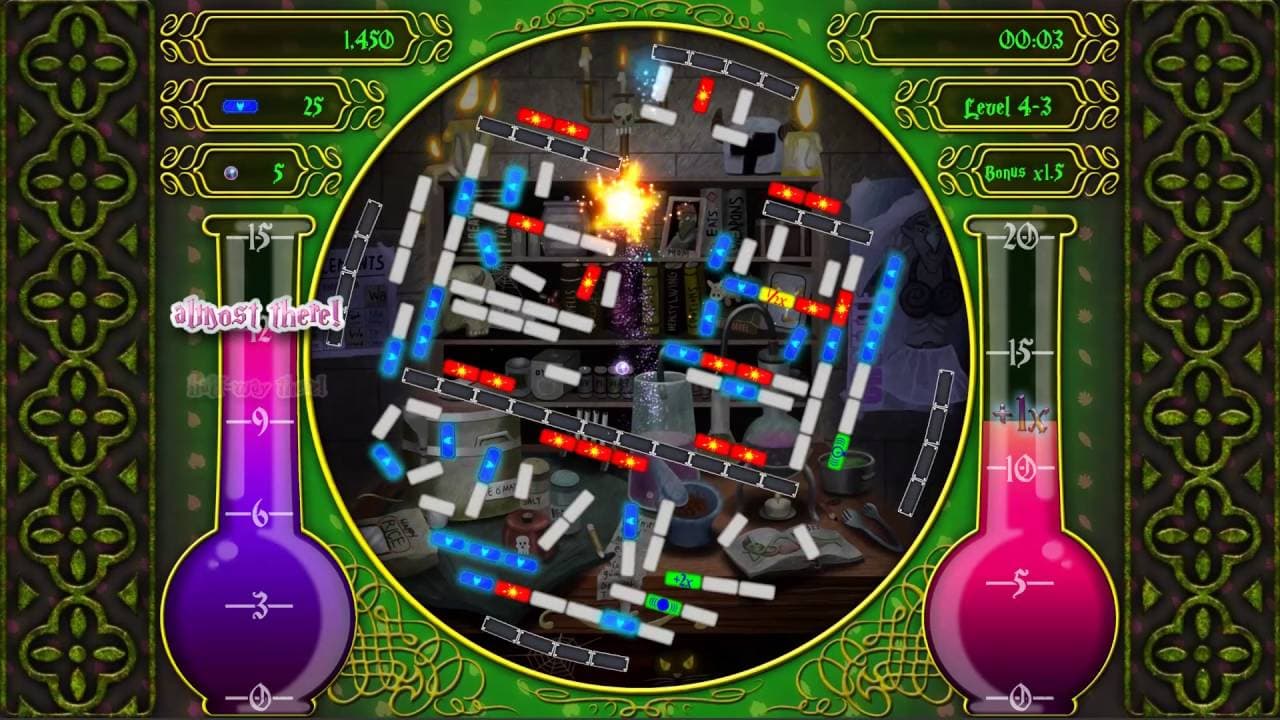Toggle the glowing orb on the left shelf
The image size is (1280, 720).
tap(620, 366)
